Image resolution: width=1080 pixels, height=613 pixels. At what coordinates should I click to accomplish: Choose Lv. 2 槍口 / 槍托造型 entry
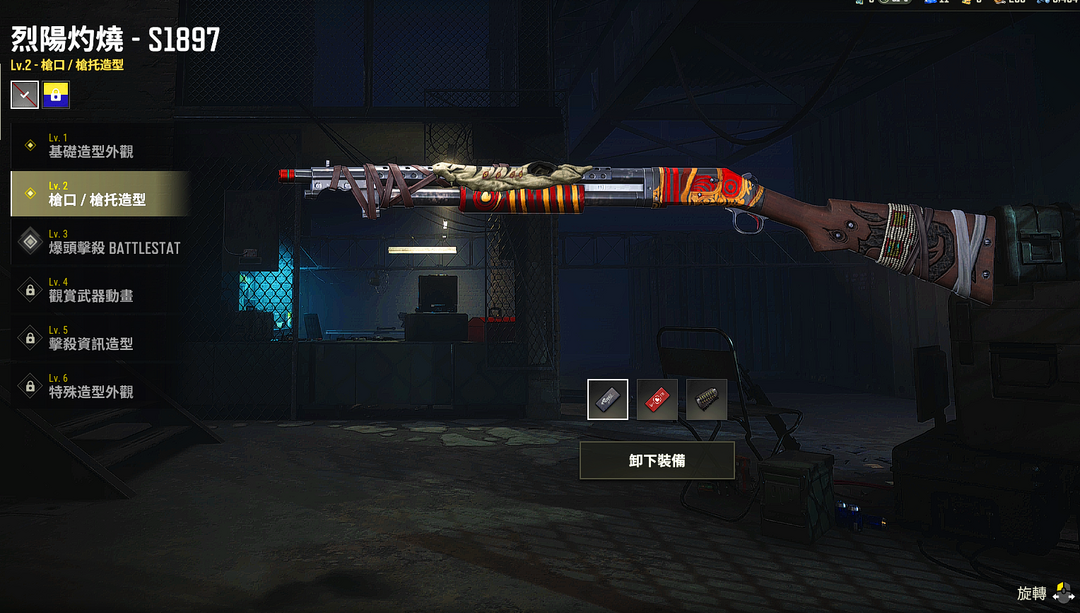(x=100, y=194)
